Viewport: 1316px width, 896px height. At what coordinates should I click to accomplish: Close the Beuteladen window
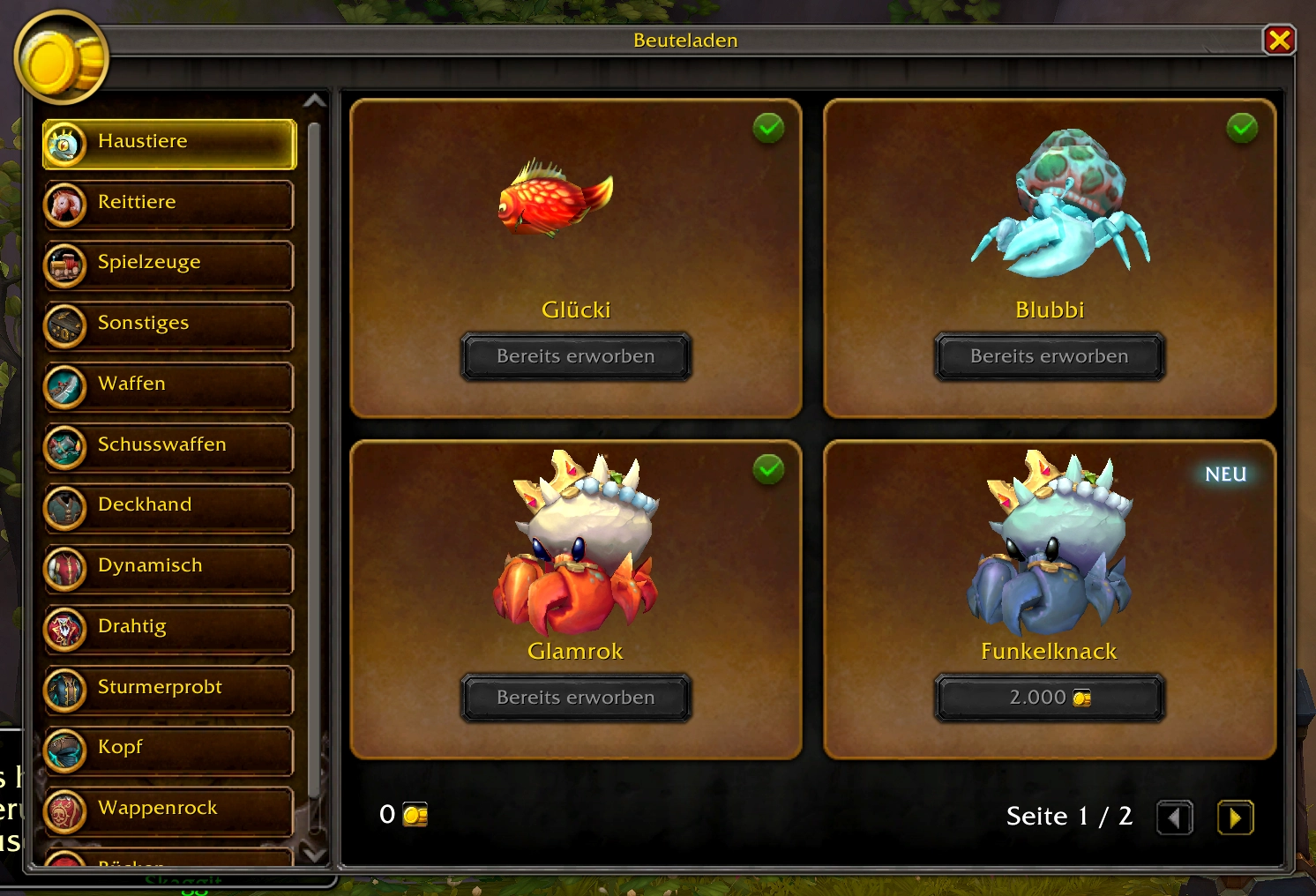tap(1279, 40)
